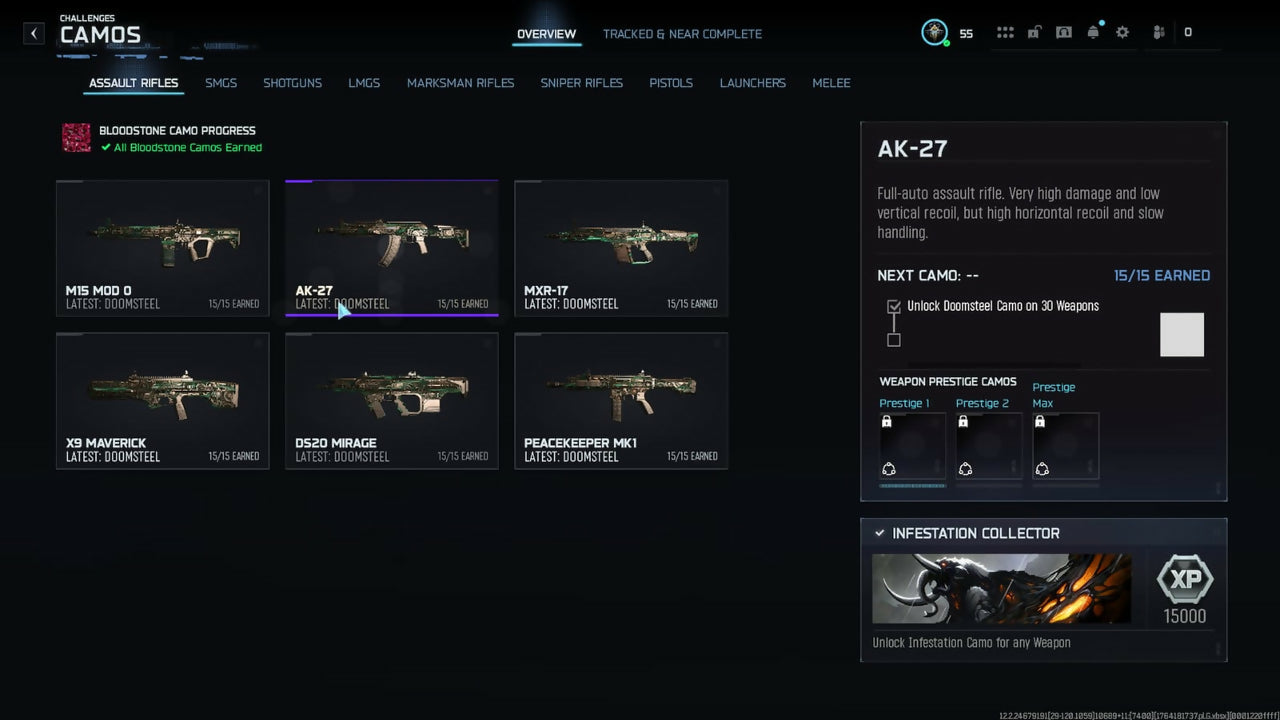
Task: Choose the MXR-17 weapon tile
Action: click(621, 248)
